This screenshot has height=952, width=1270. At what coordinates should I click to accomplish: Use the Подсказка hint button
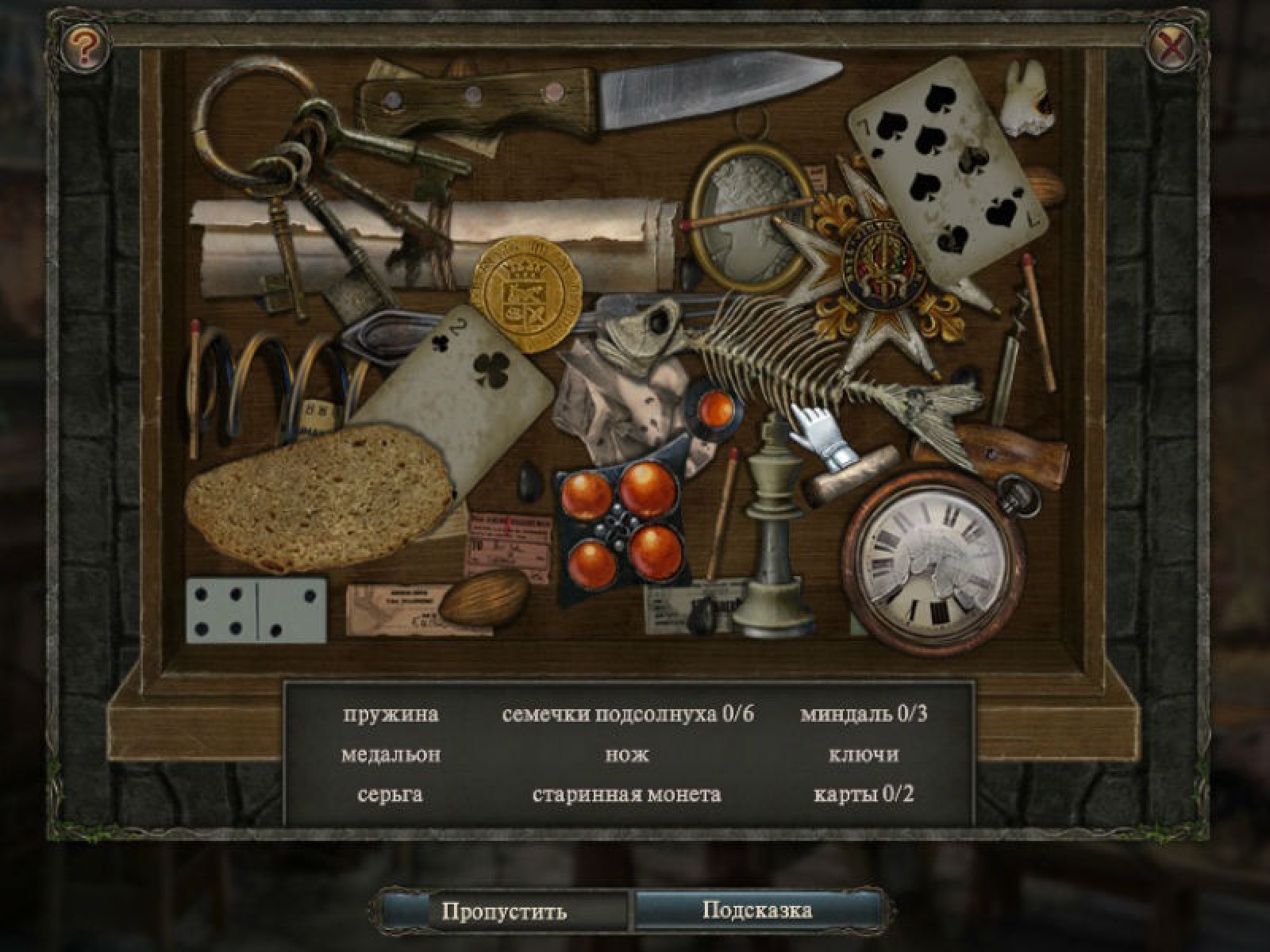[x=757, y=909]
